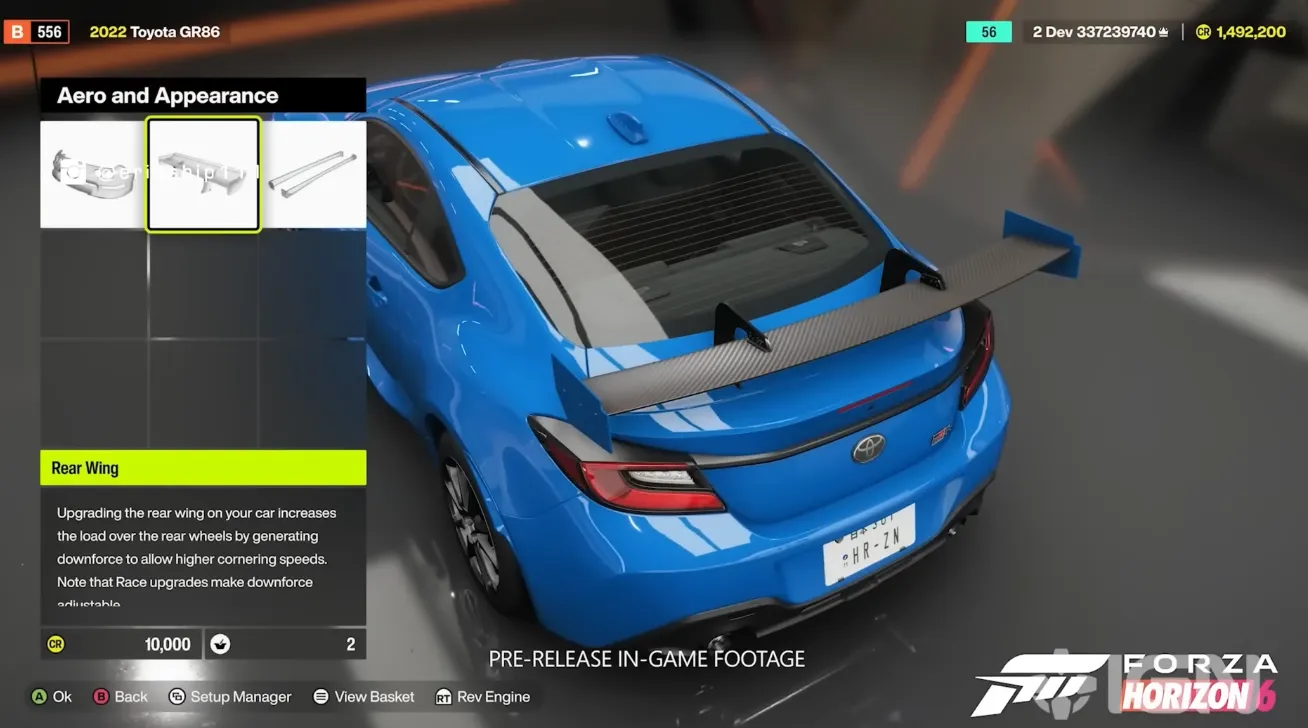1308x728 pixels.
Task: Open the View Basket screen
Action: (364, 696)
